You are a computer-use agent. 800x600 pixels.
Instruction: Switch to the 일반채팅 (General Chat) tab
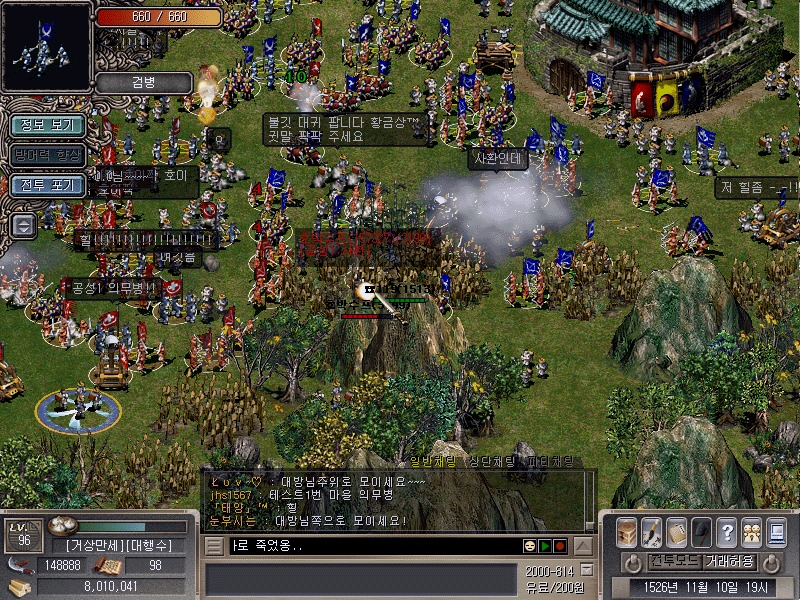432,462
